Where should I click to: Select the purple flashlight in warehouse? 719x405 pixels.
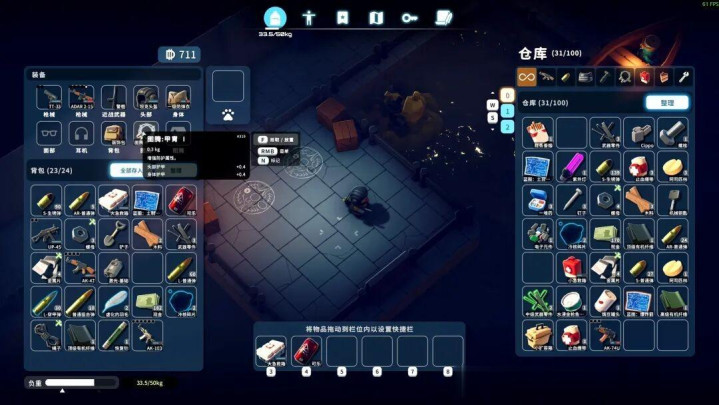click(571, 165)
